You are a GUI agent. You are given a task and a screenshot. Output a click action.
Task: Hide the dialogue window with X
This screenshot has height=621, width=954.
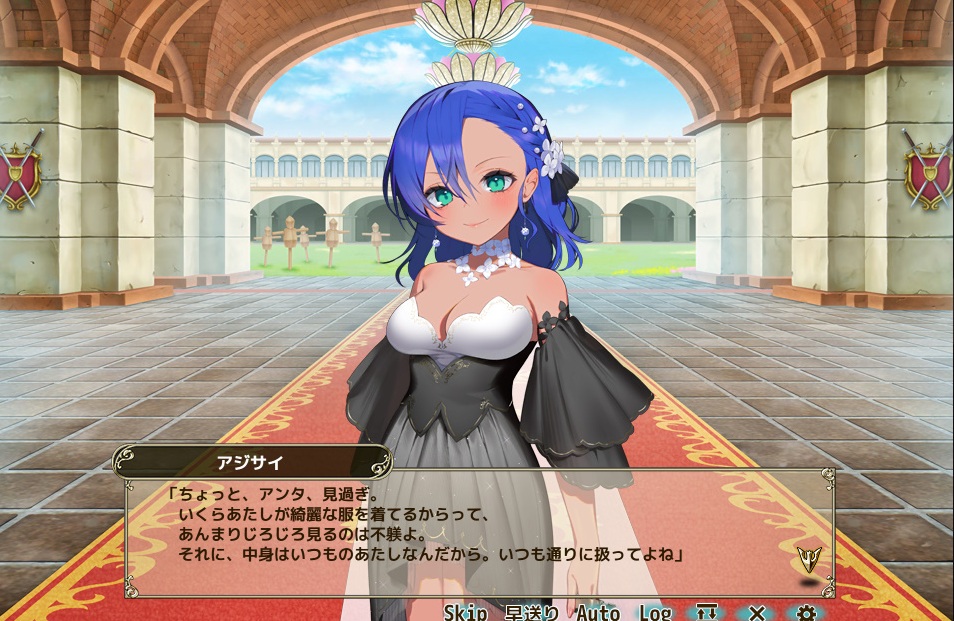tap(757, 612)
